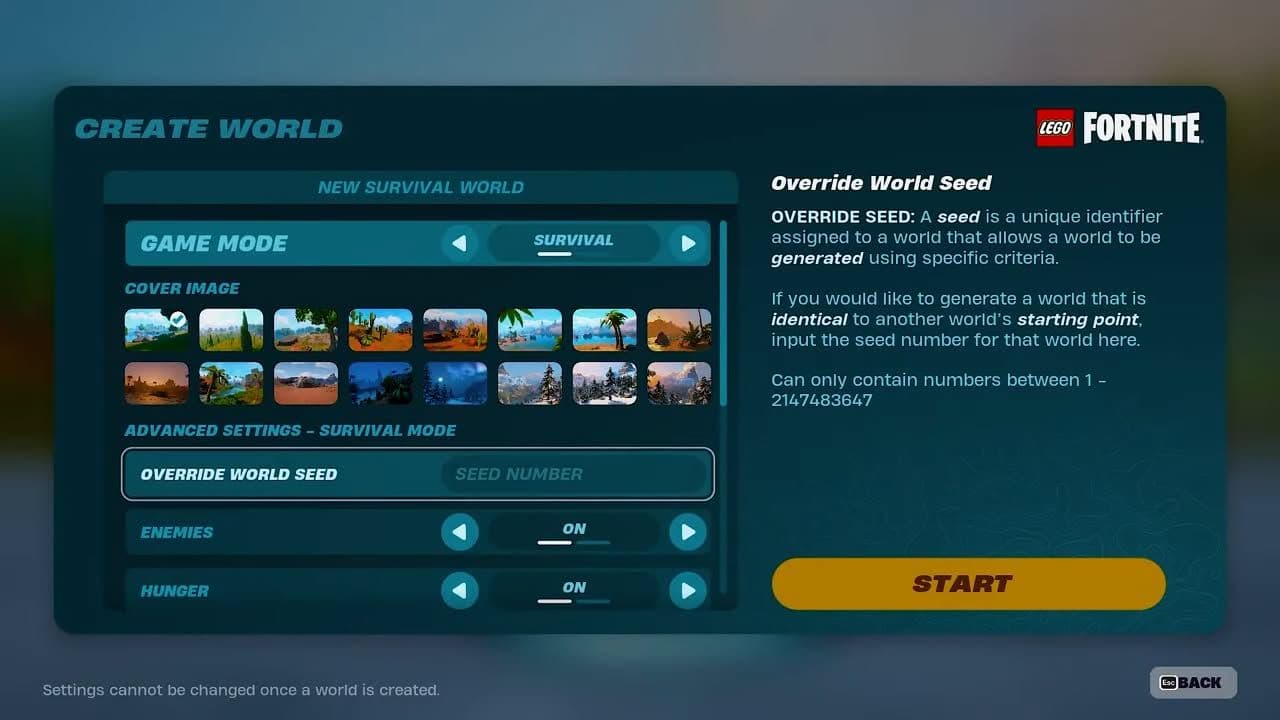
Task: Toggle Enemies with its right arrow
Action: [x=687, y=532]
